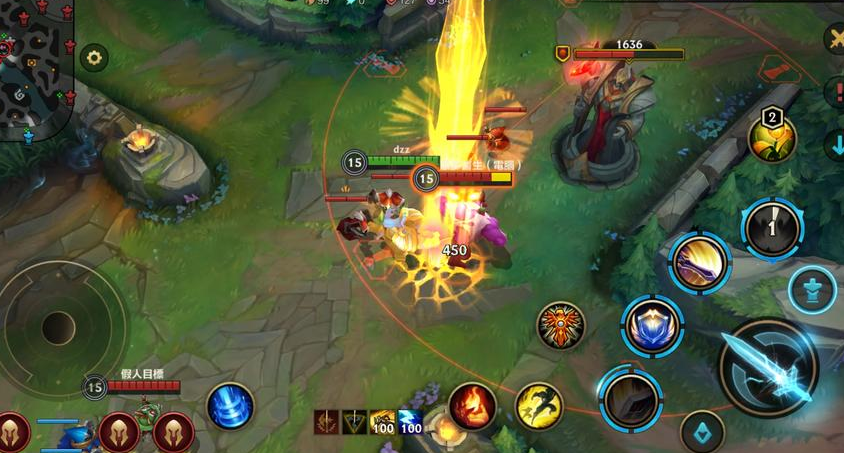This screenshot has width=844, height=453.
Task: Tap the crossed-swords button at the screen edge
Action: click(x=836, y=39)
